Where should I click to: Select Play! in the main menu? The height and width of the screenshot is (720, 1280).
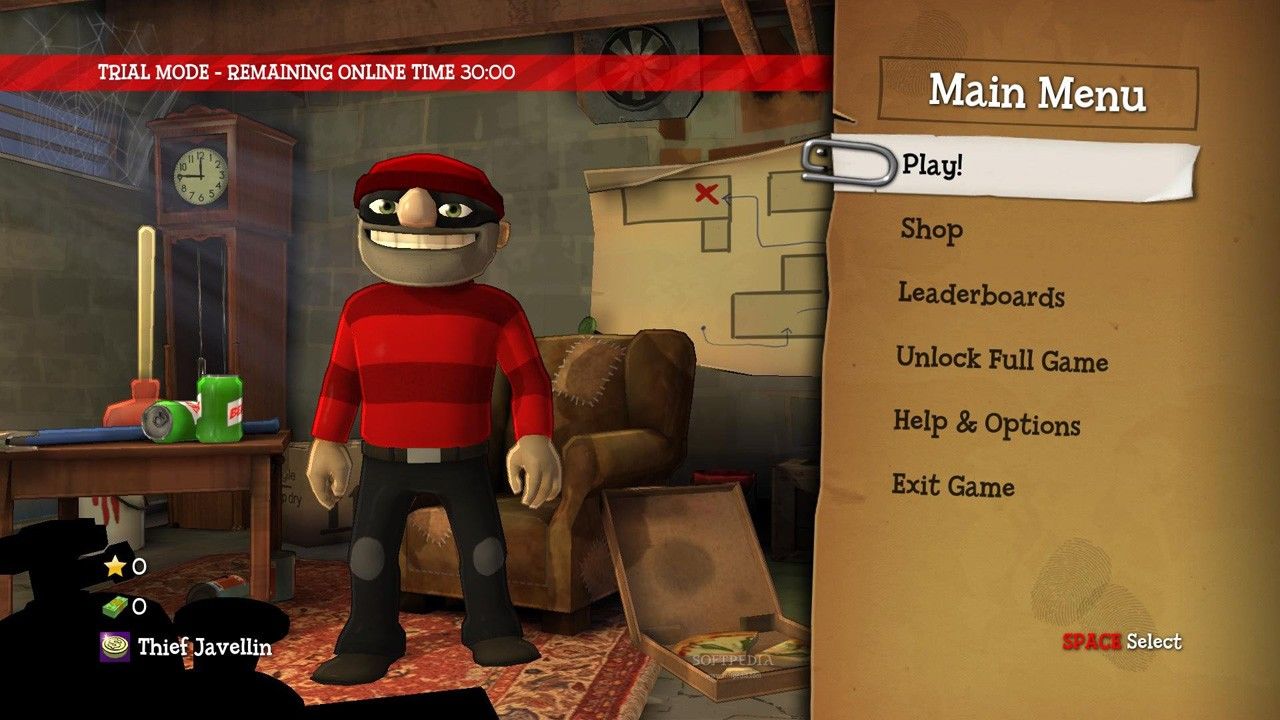click(x=932, y=165)
